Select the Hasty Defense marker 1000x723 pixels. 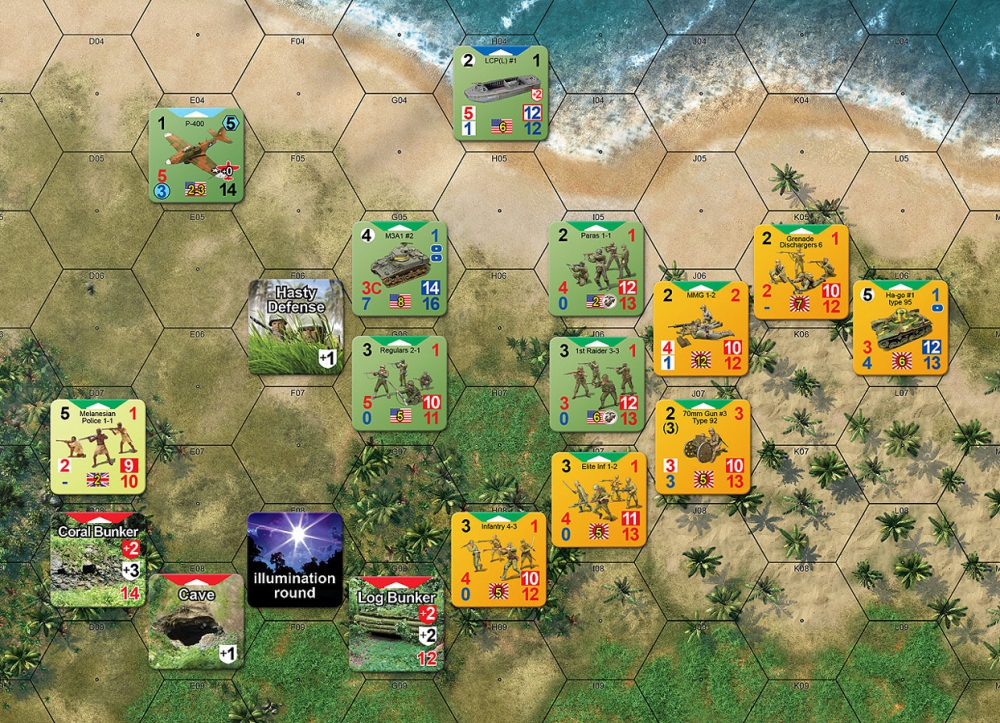point(296,326)
